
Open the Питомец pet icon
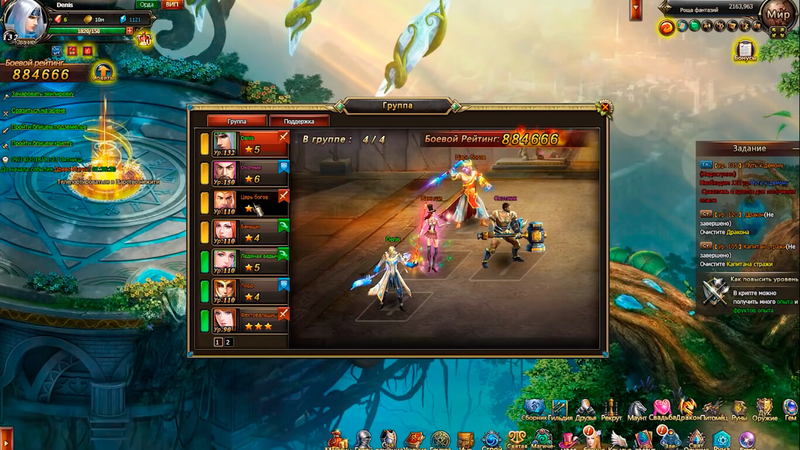pyautogui.click(x=713, y=406)
